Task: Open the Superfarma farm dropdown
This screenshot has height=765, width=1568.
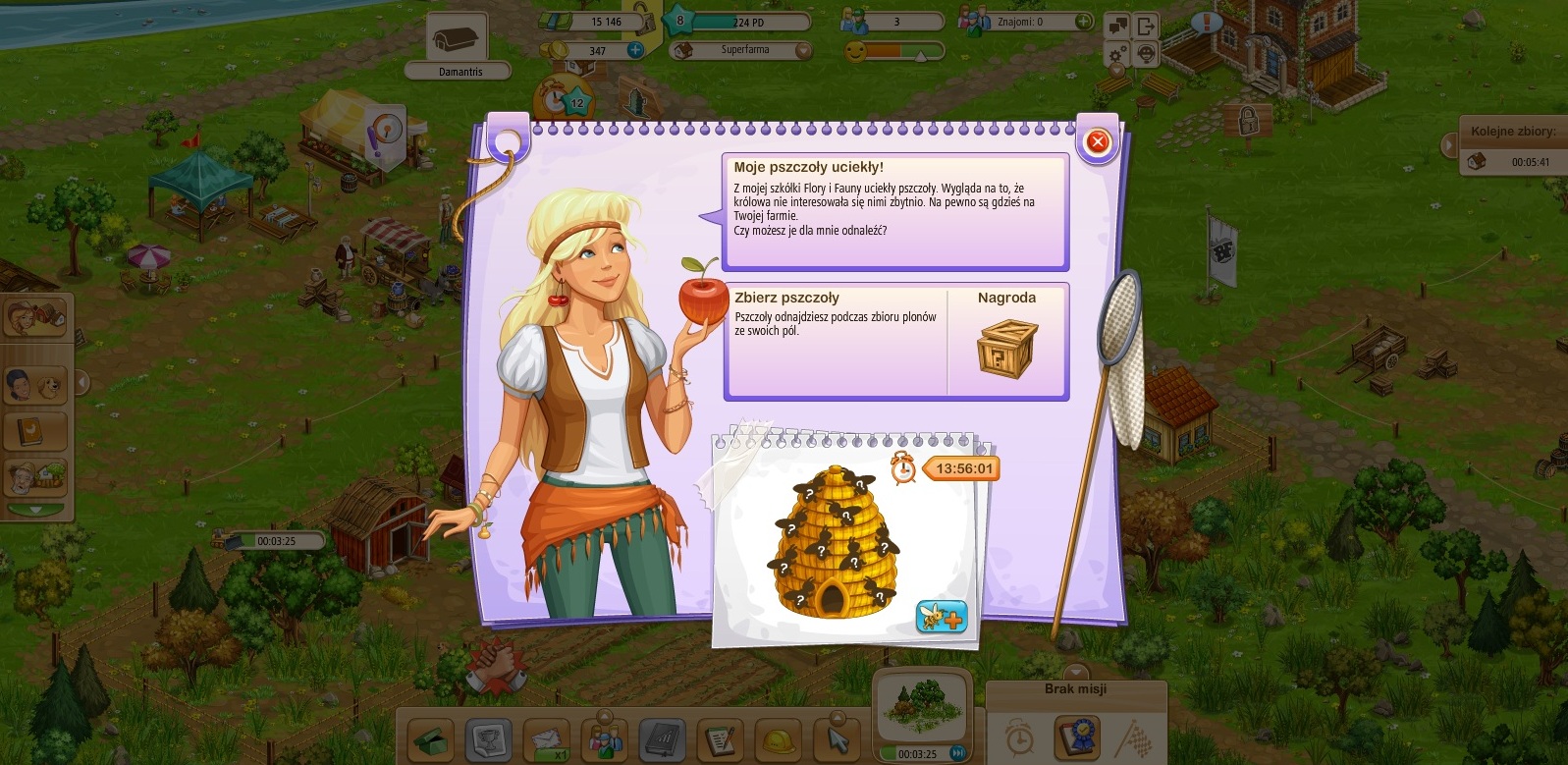Action: tap(803, 50)
